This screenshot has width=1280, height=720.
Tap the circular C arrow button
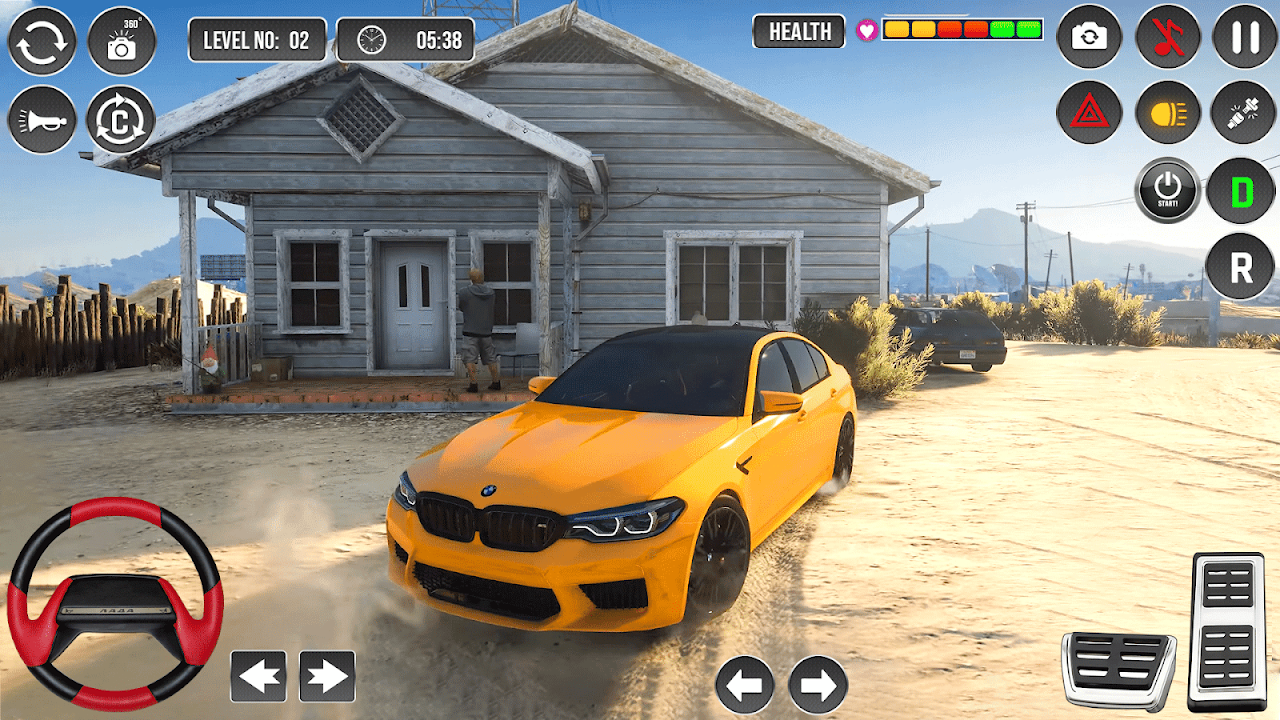(x=121, y=120)
